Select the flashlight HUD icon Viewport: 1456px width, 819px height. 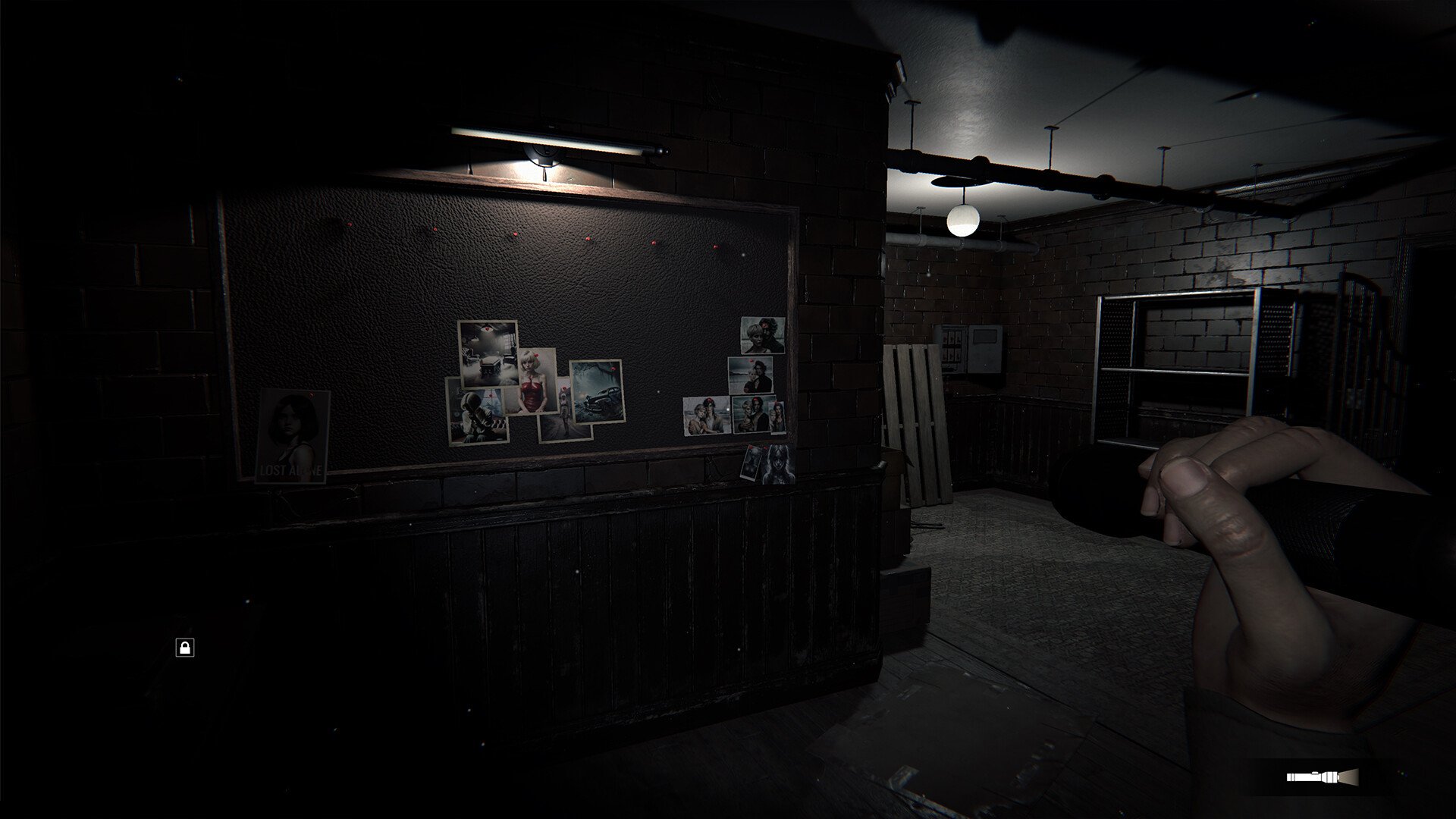(x=1321, y=777)
